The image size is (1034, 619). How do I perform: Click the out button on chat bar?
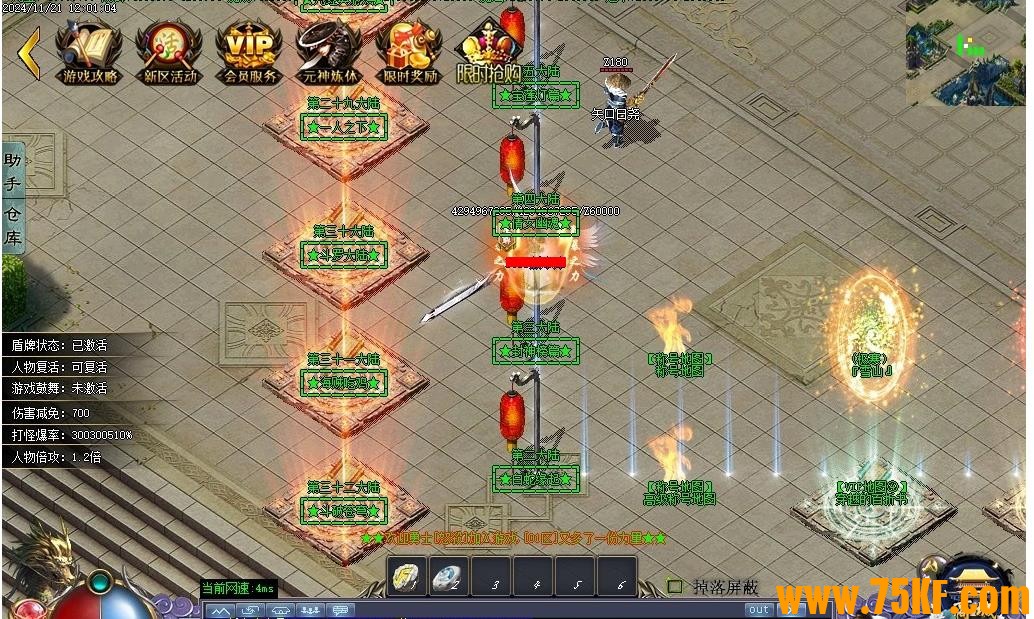tap(759, 609)
